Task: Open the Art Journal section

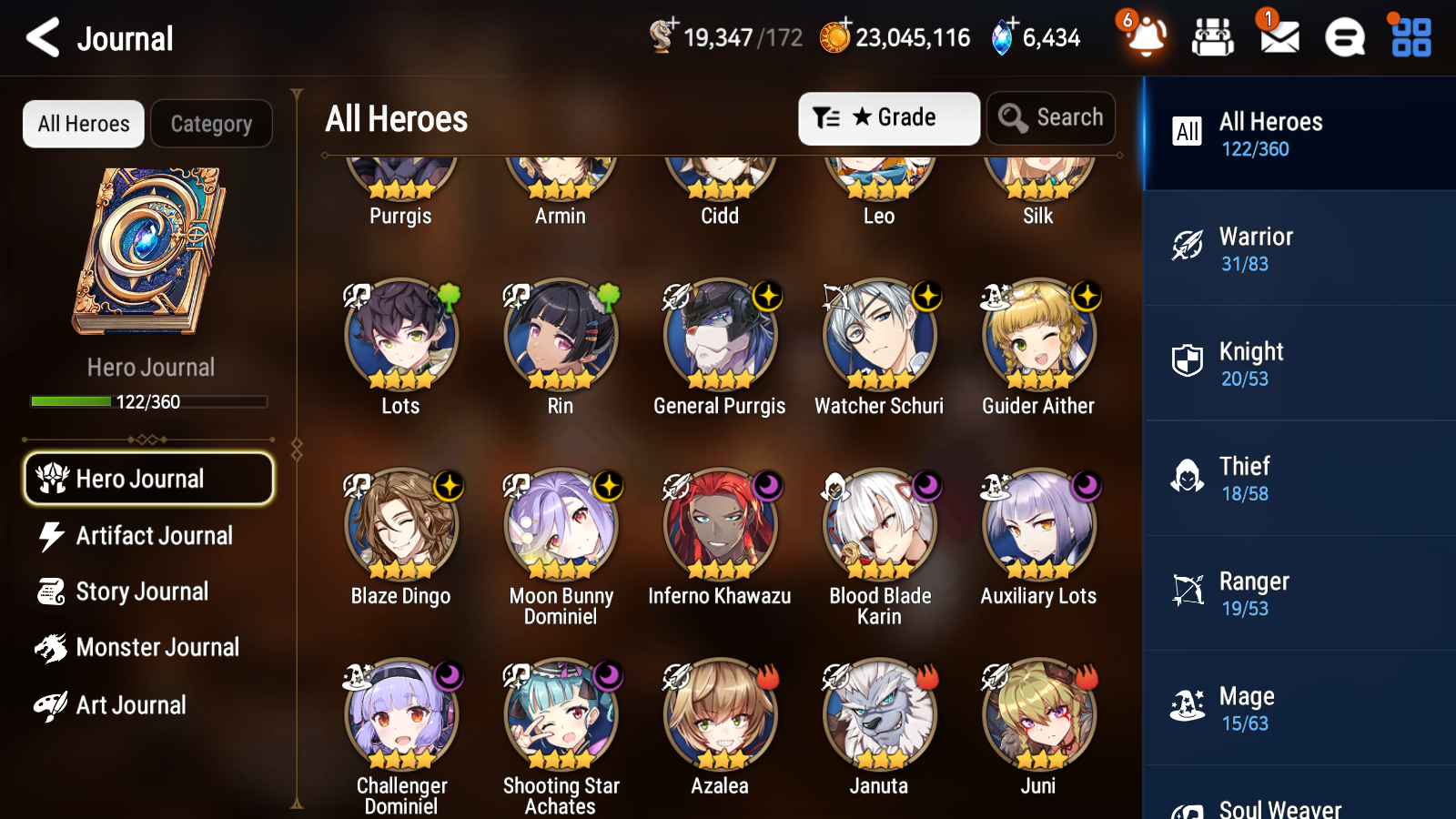Action: [x=148, y=704]
